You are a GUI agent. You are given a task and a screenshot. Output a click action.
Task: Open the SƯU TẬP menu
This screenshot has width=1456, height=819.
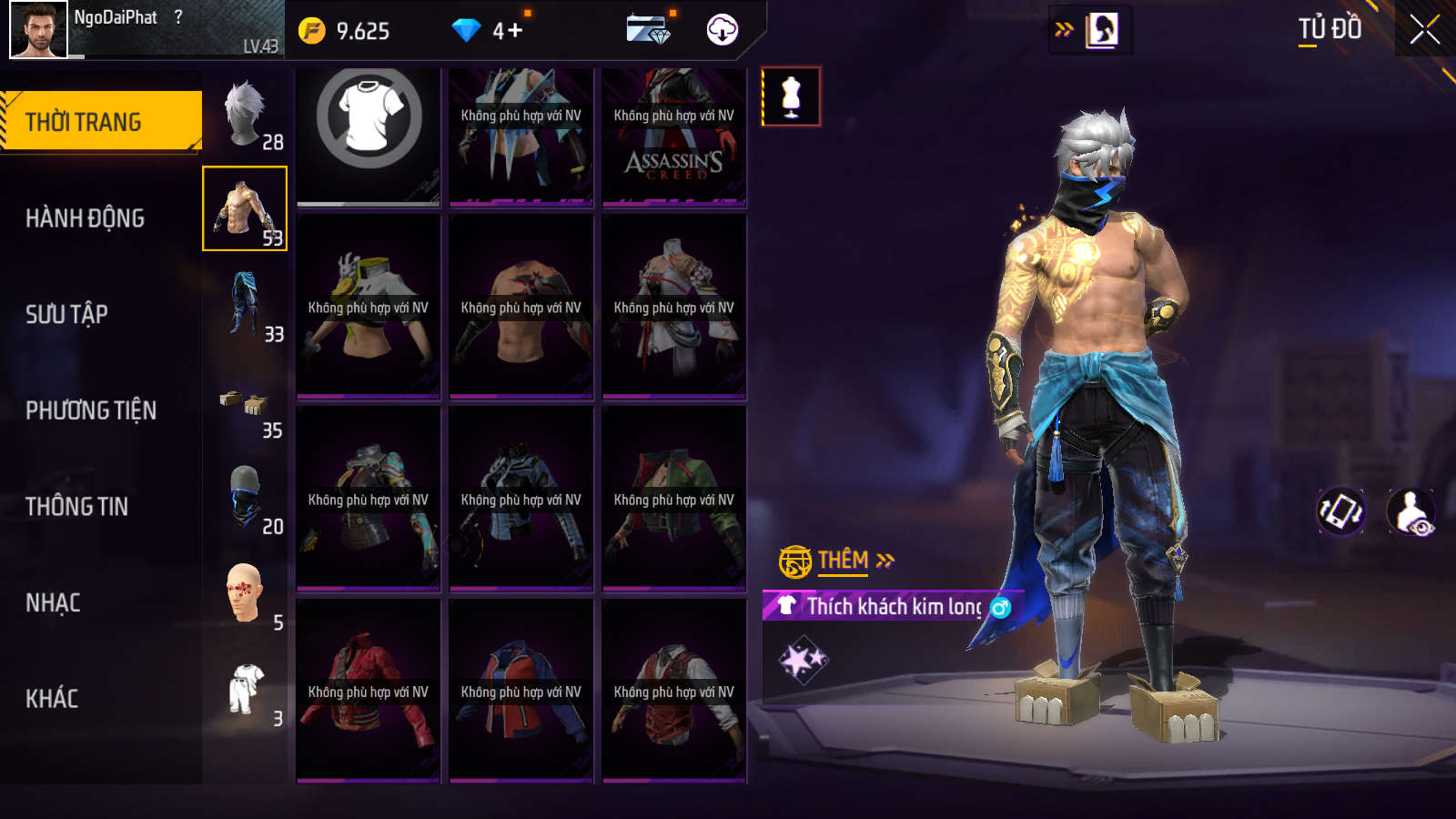66,314
